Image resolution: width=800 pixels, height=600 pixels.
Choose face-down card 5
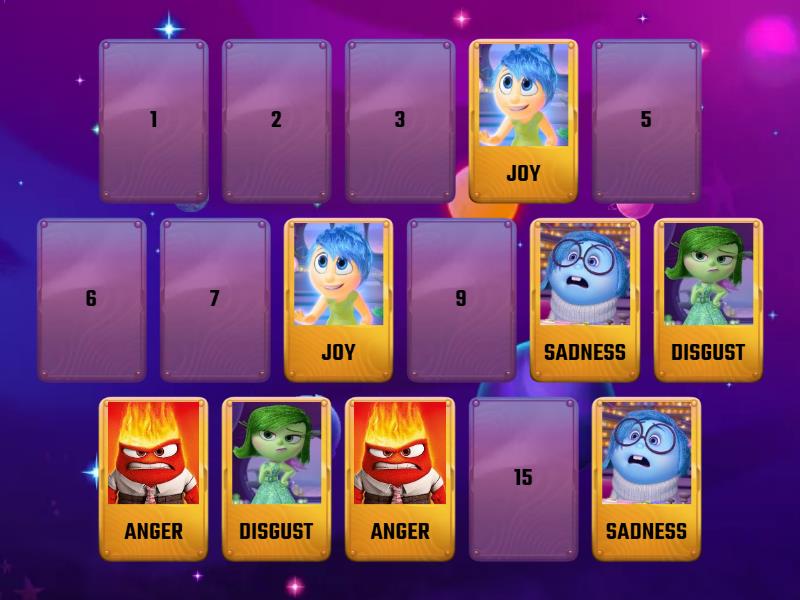click(x=646, y=120)
